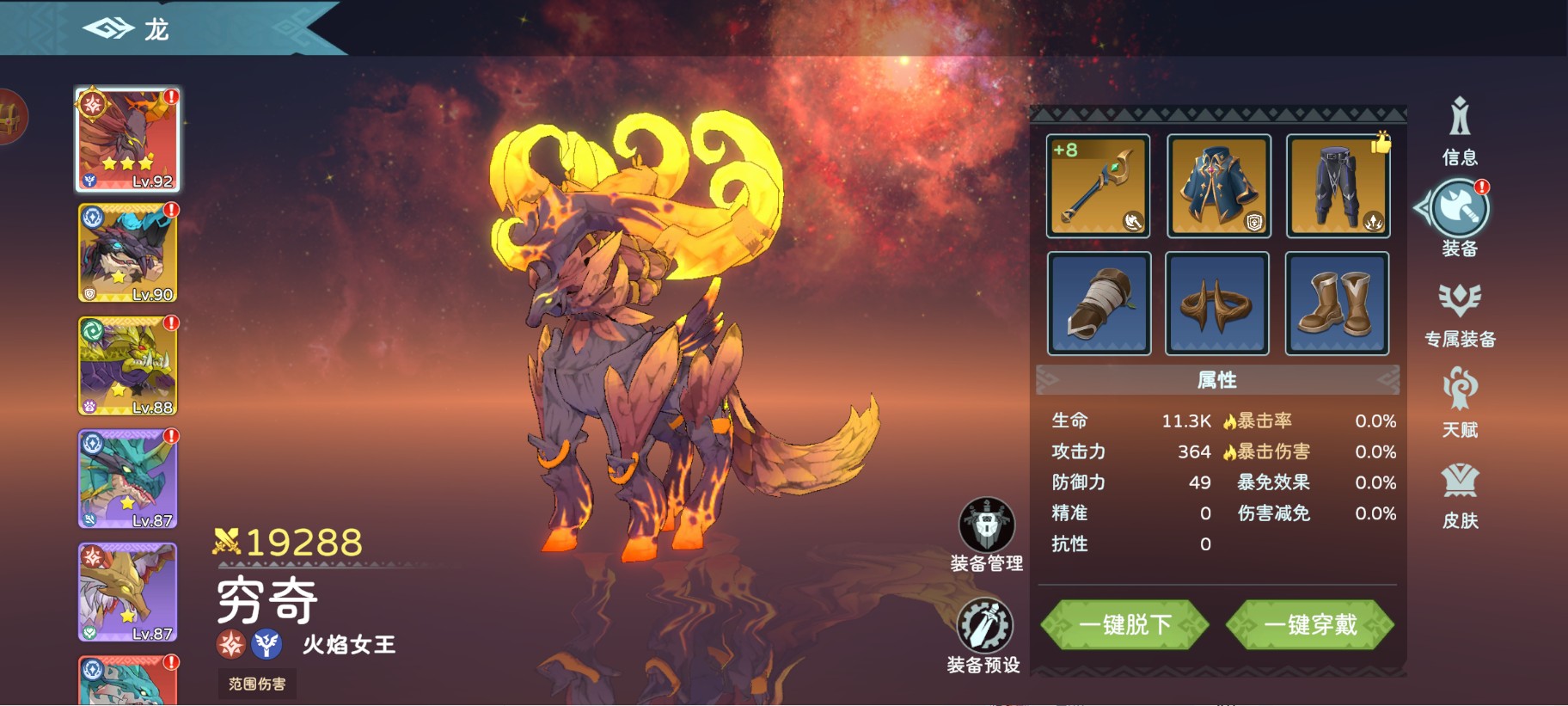Select the +8 weapon staff equipment slot
Viewport: 1568px width, 706px height.
[x=1098, y=185]
